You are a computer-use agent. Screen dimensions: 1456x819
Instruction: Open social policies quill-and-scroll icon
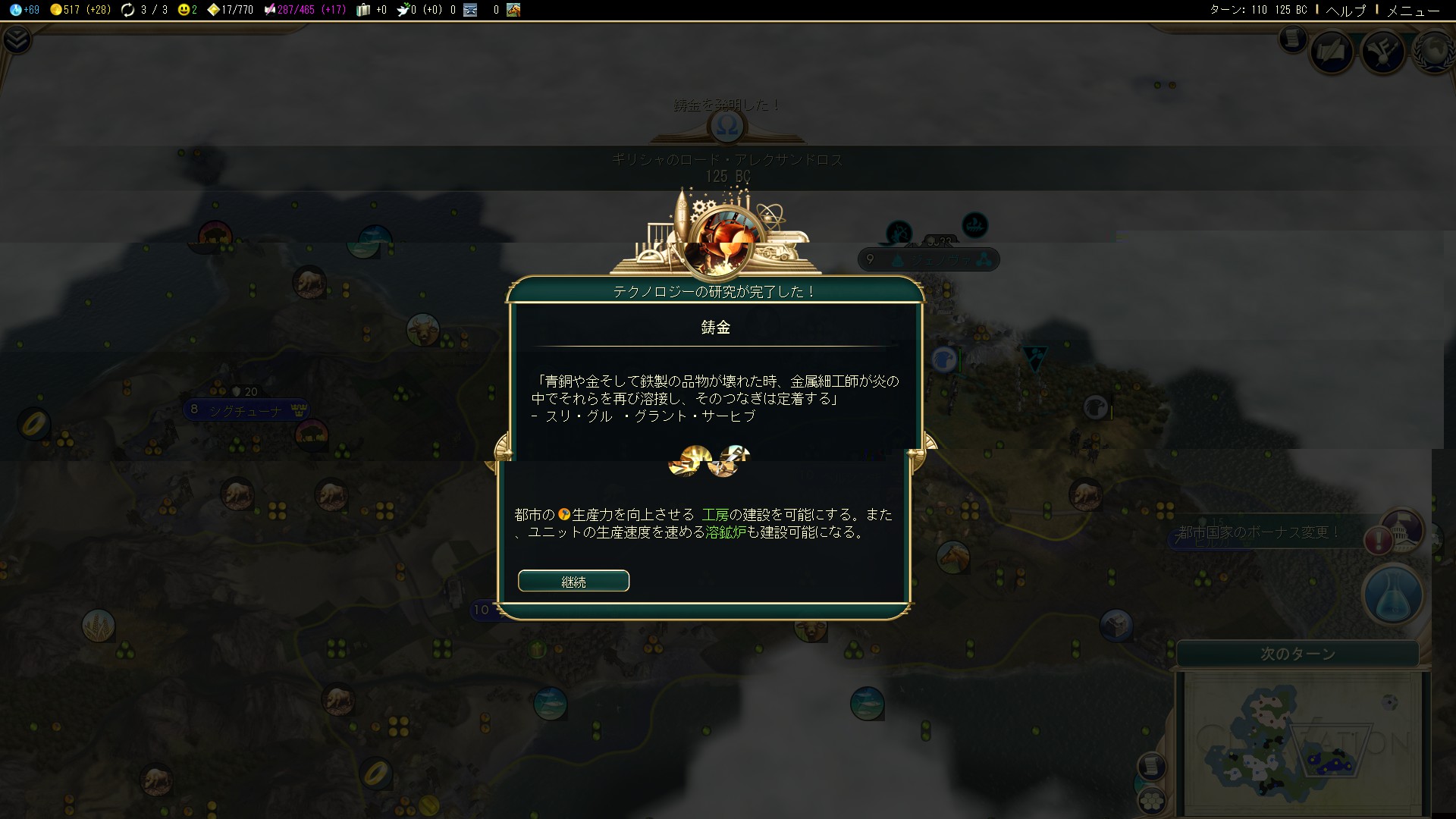pyautogui.click(x=1332, y=52)
